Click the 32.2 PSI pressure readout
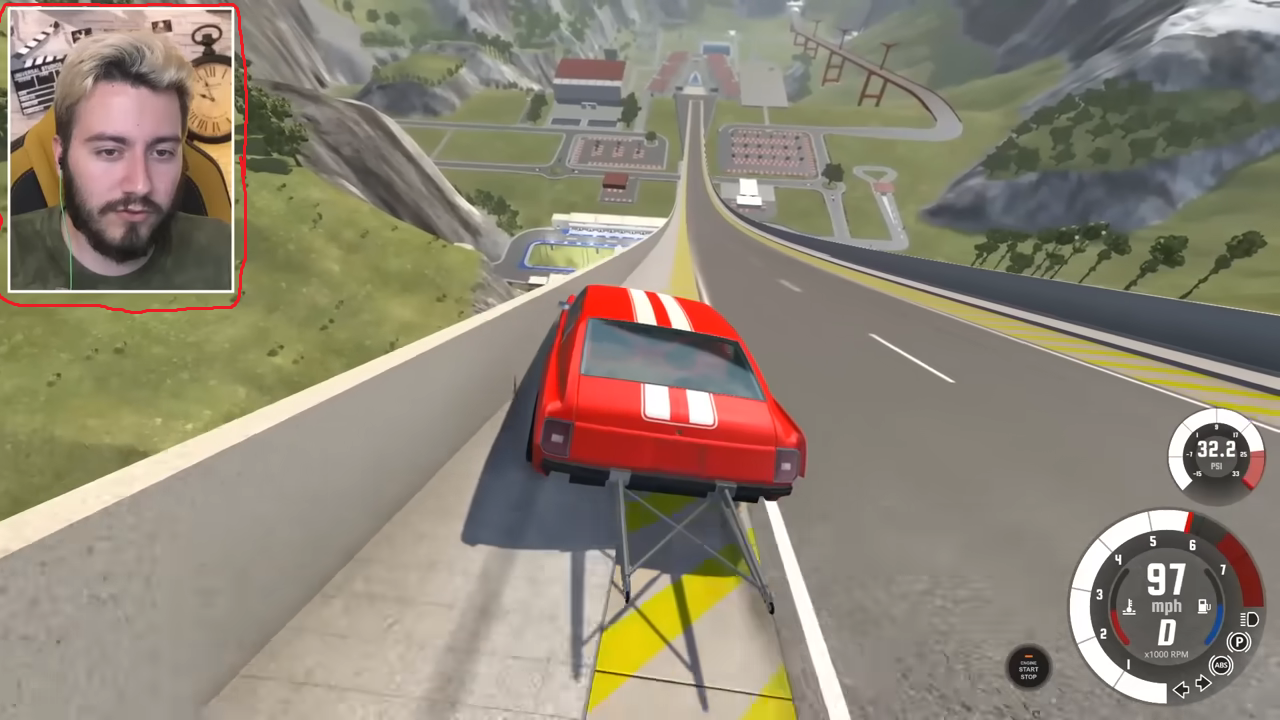The height and width of the screenshot is (720, 1280). pos(1217,449)
